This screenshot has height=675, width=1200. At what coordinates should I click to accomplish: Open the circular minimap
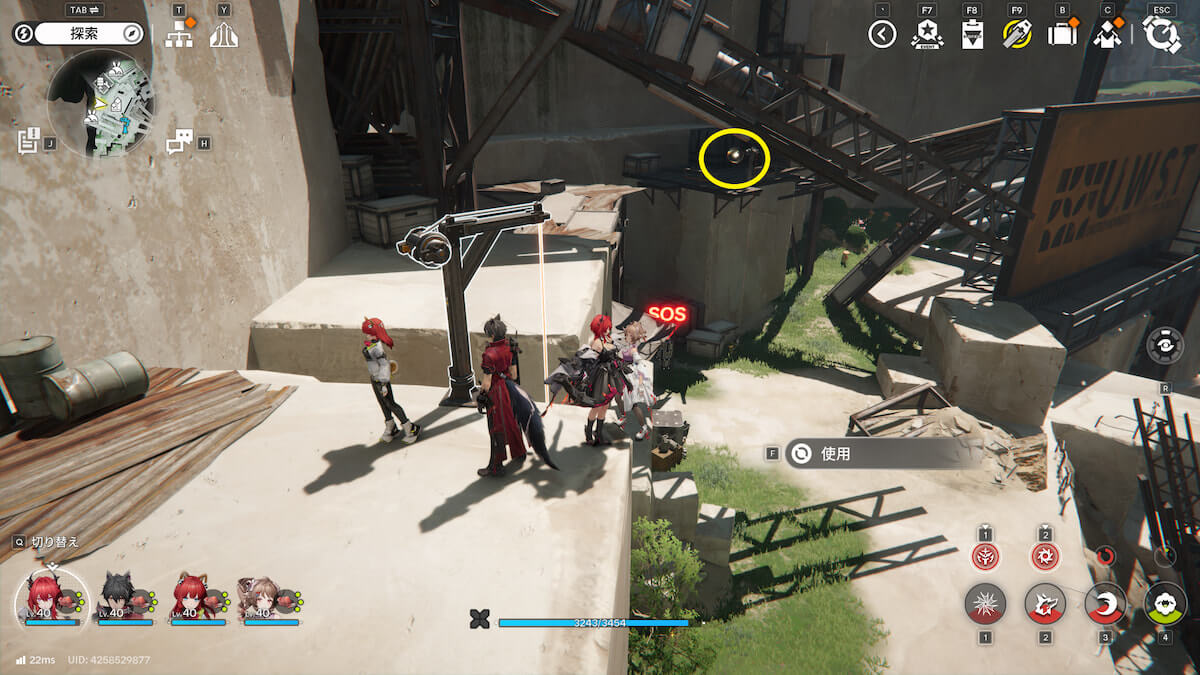[100, 103]
